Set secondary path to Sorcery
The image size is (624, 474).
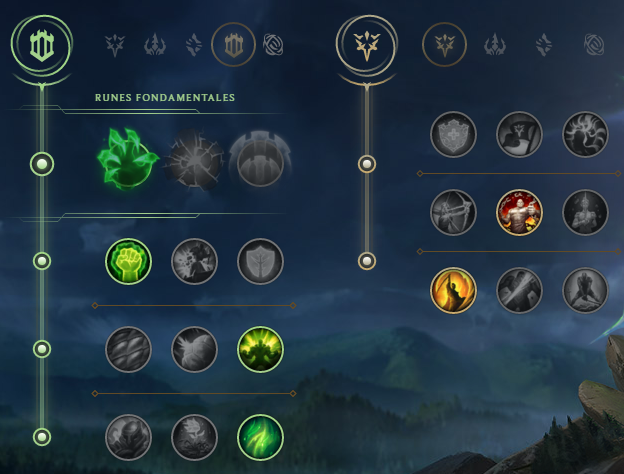tap(544, 44)
